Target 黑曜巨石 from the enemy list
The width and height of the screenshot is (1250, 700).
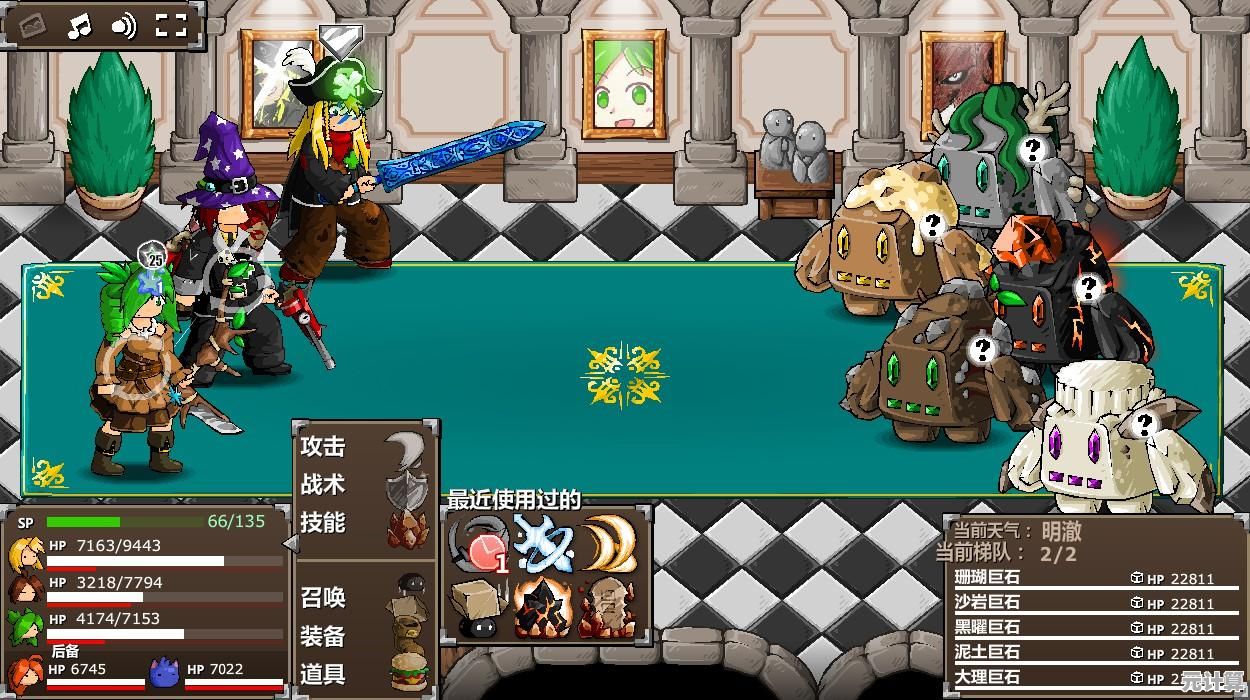click(988, 628)
